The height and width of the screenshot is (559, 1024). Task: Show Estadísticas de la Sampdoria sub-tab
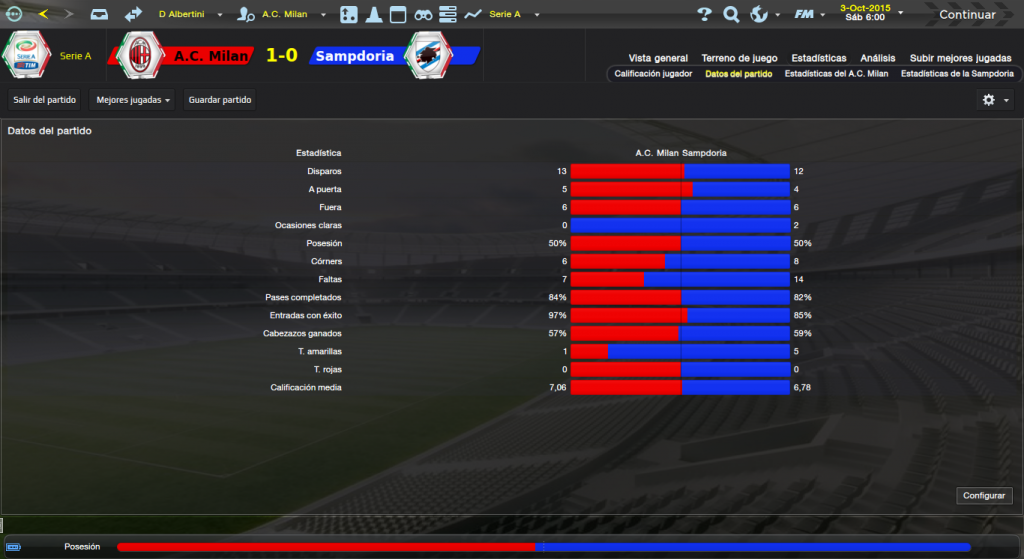957,74
